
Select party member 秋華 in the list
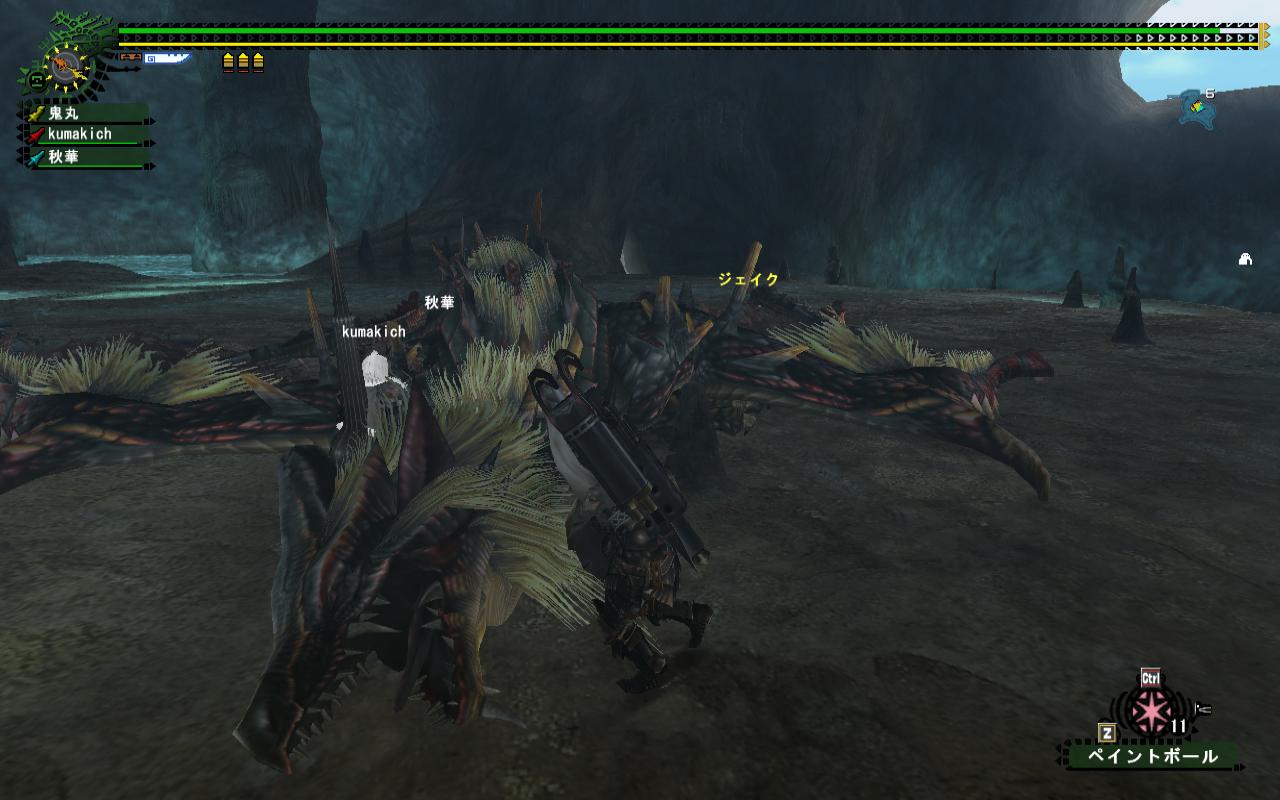coord(63,157)
